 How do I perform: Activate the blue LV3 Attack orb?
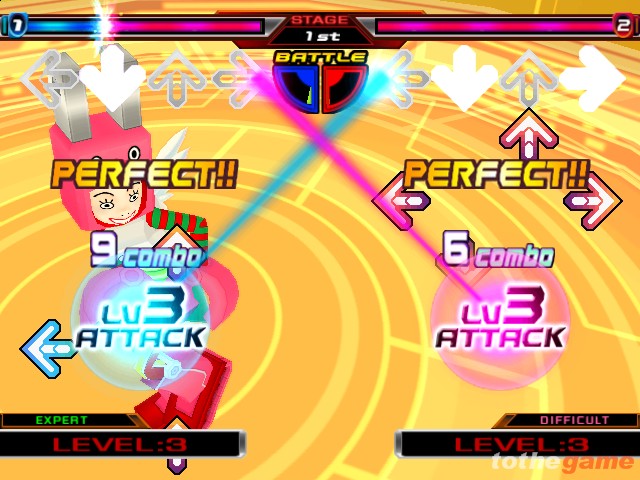140,320
